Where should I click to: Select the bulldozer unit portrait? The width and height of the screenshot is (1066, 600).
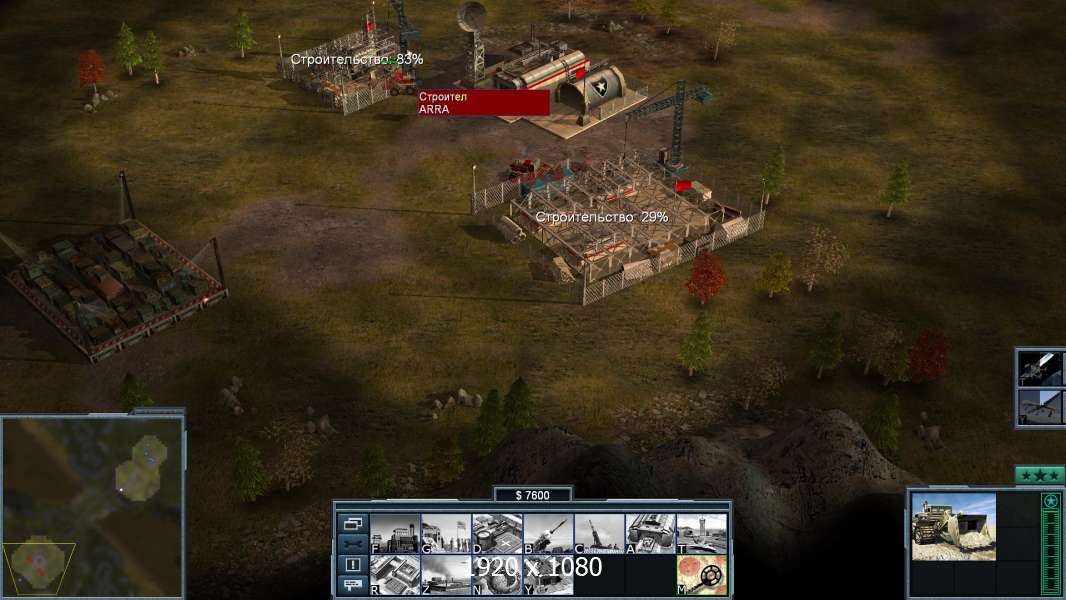953,525
